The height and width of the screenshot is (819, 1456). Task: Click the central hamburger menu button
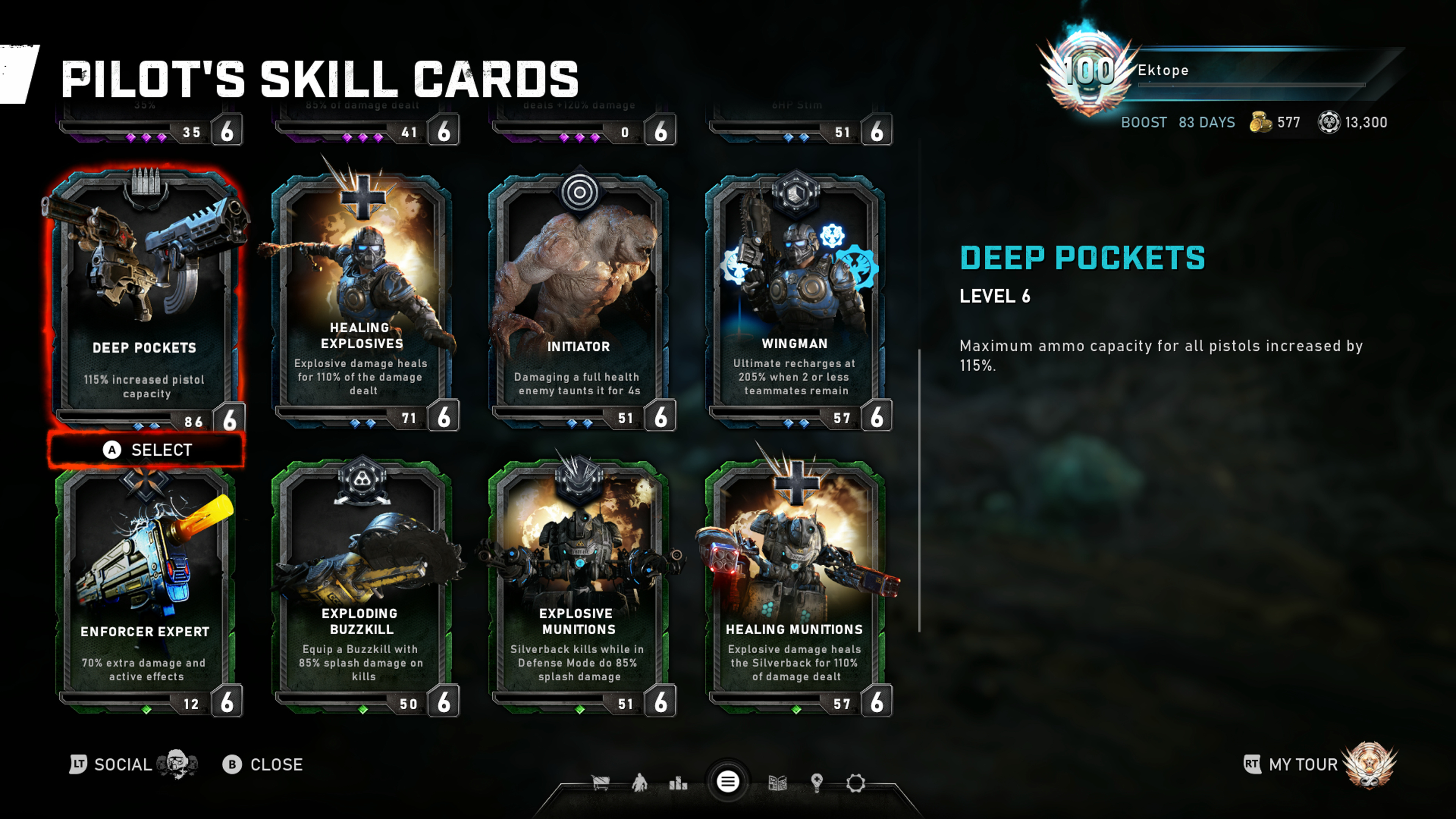728,782
